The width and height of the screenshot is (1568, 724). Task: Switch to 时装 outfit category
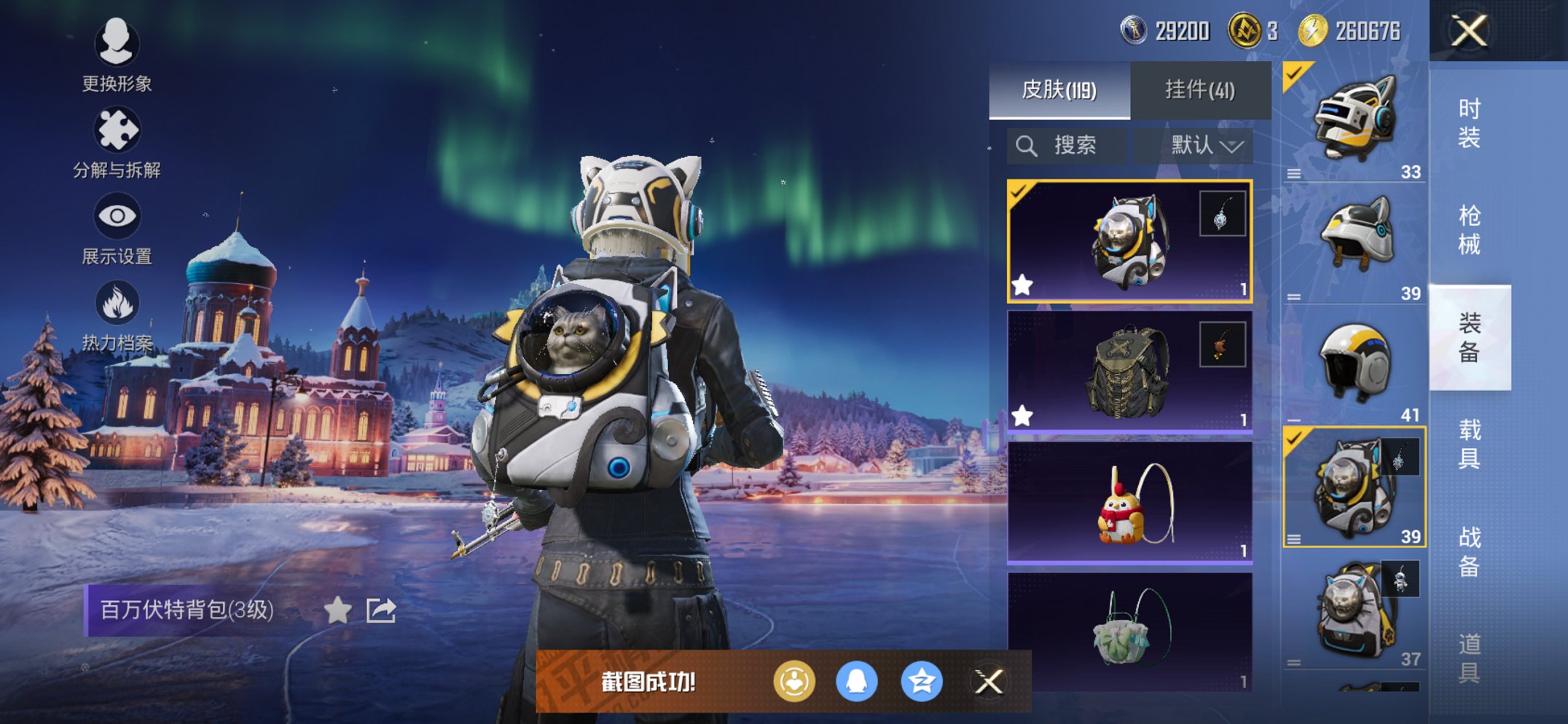coord(1469,123)
